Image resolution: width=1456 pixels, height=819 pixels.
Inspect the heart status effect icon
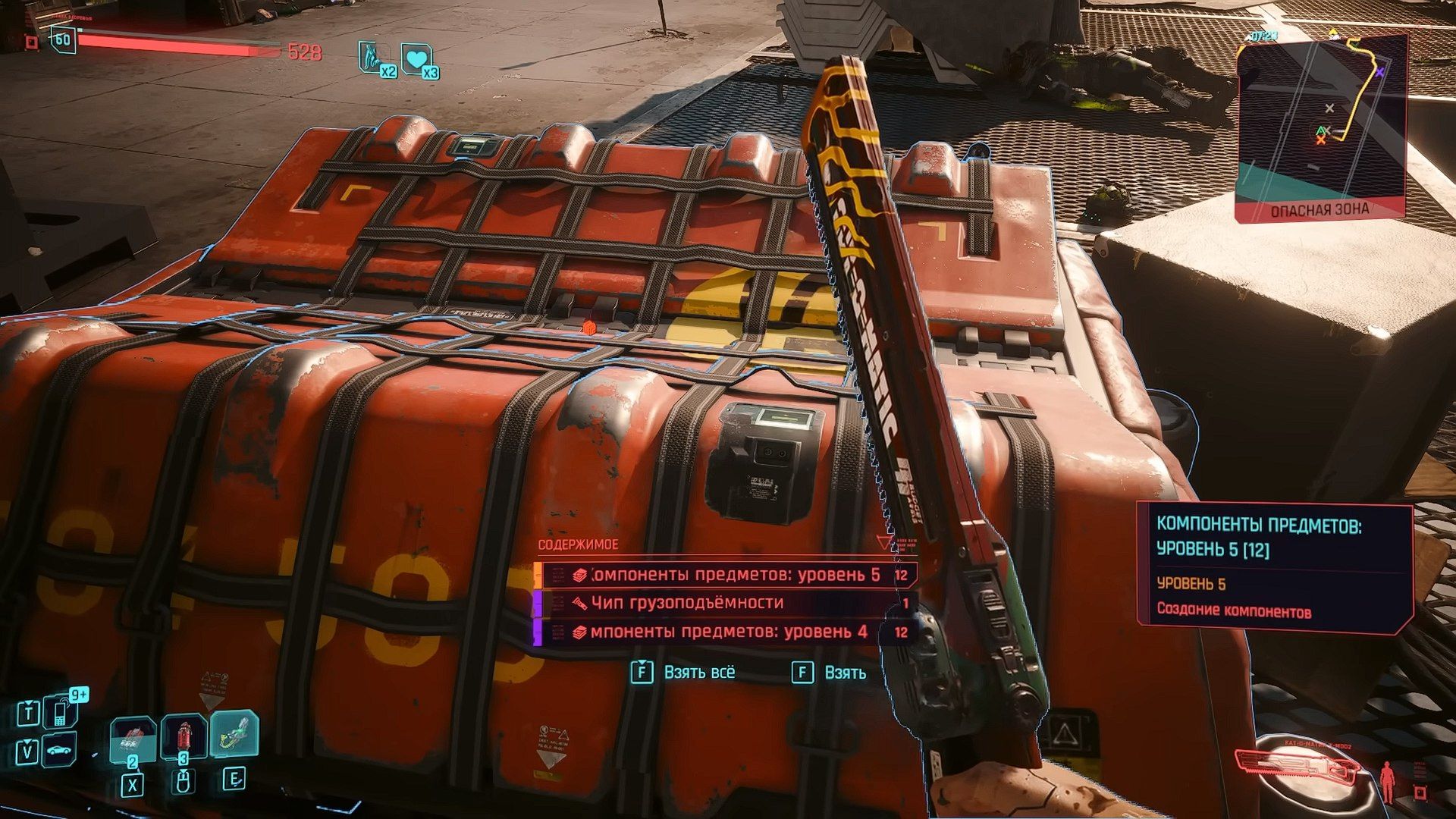(x=416, y=59)
